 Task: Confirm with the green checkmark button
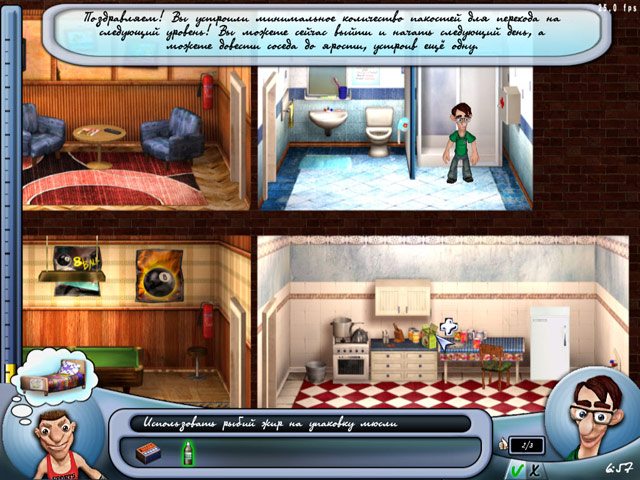[515, 469]
